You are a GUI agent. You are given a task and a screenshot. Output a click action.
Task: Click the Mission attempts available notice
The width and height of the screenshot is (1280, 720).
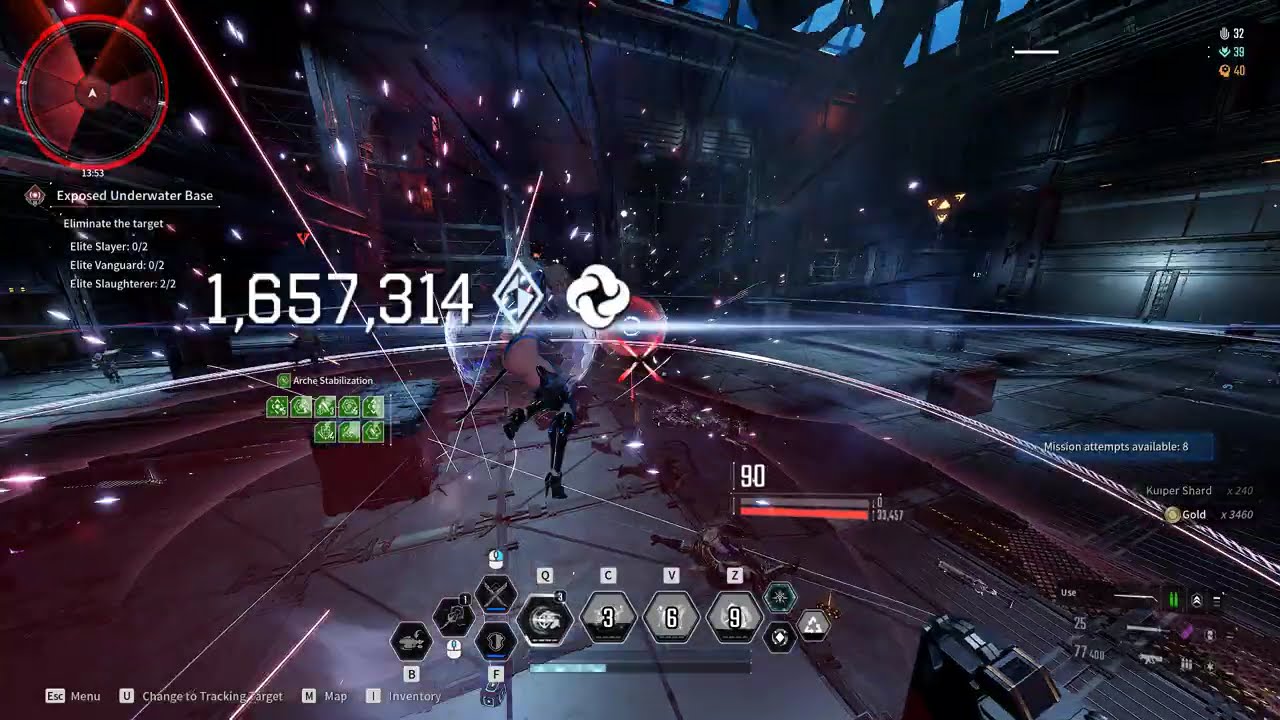tap(1115, 447)
